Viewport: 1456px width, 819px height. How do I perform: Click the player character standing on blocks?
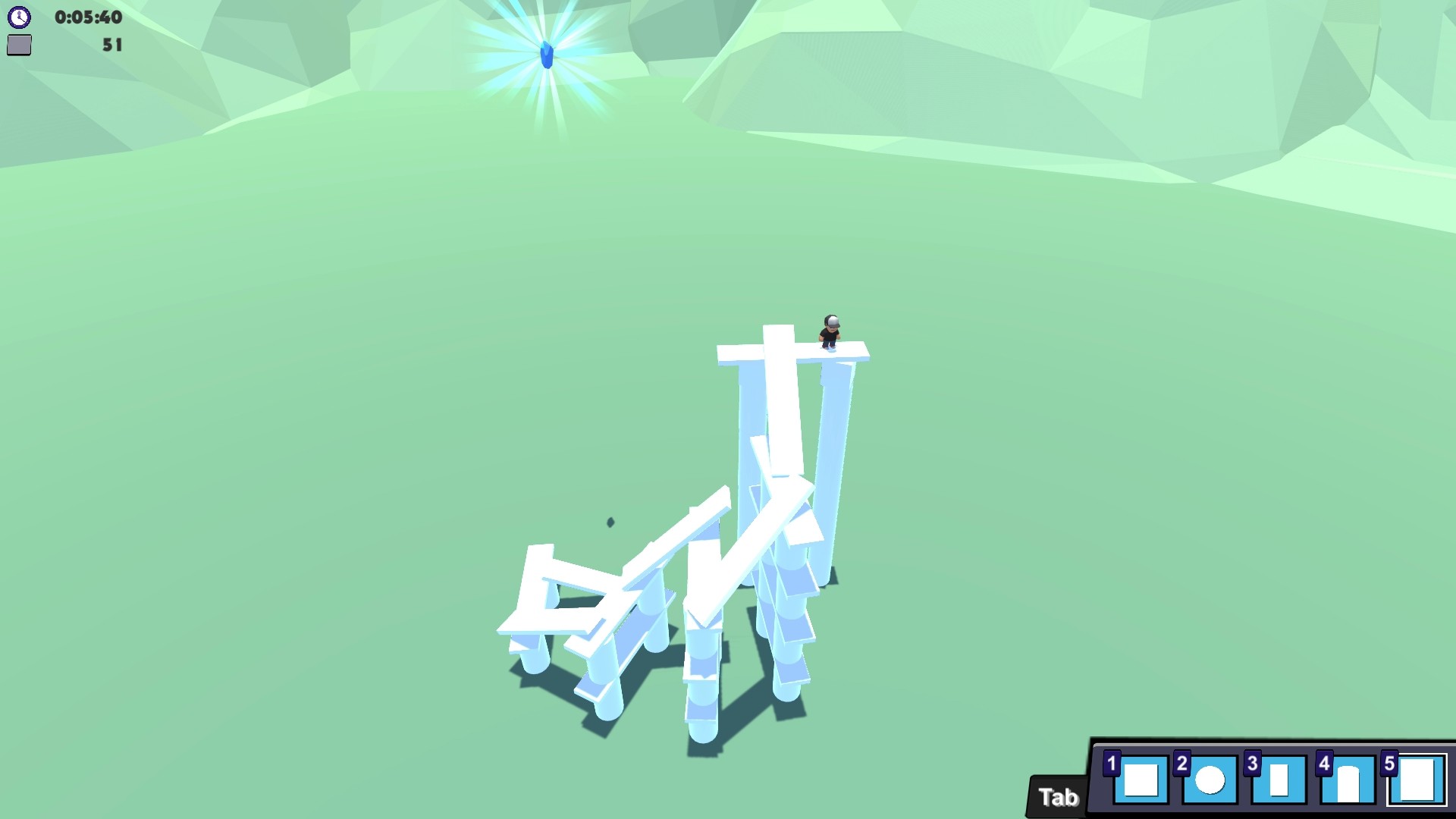coord(829,332)
